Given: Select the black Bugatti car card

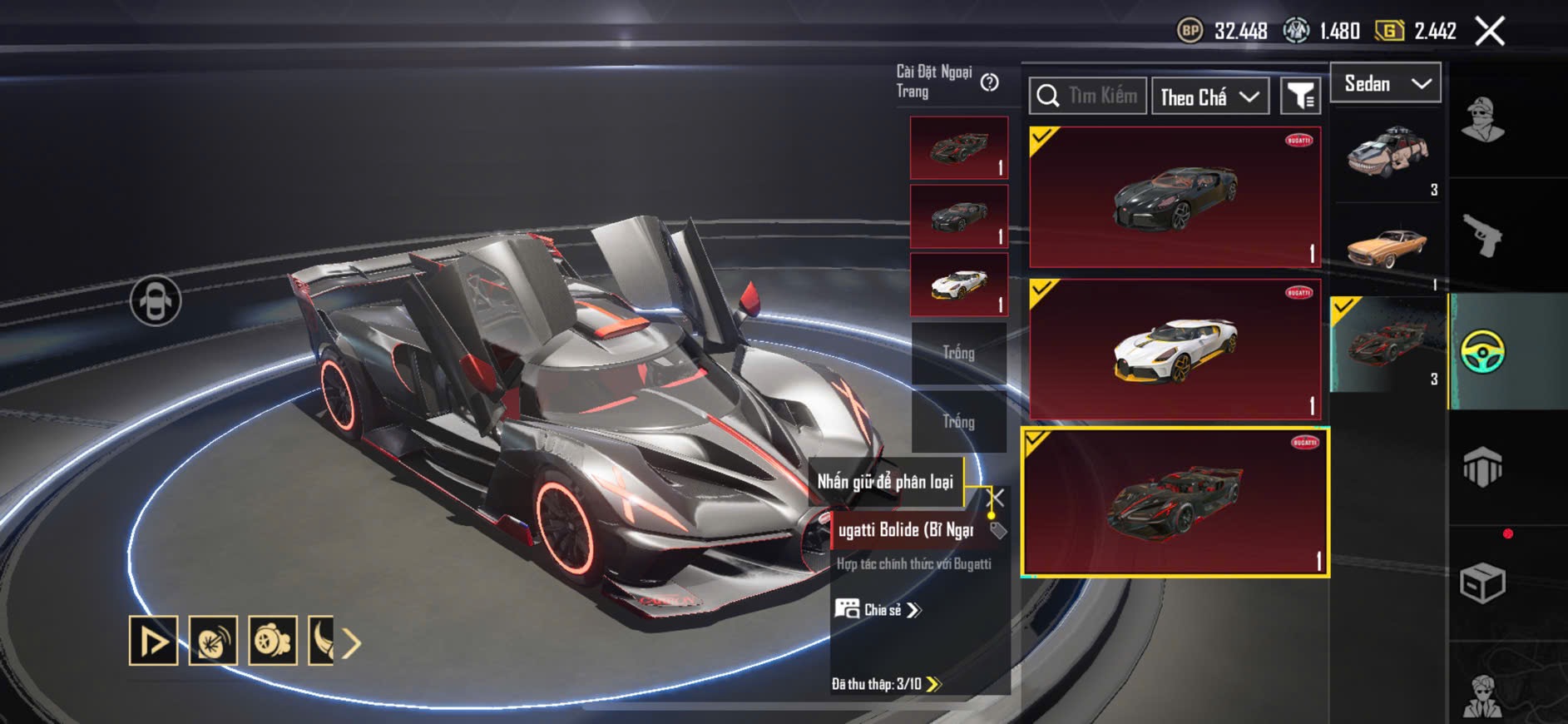Looking at the screenshot, I should coord(1175,197).
